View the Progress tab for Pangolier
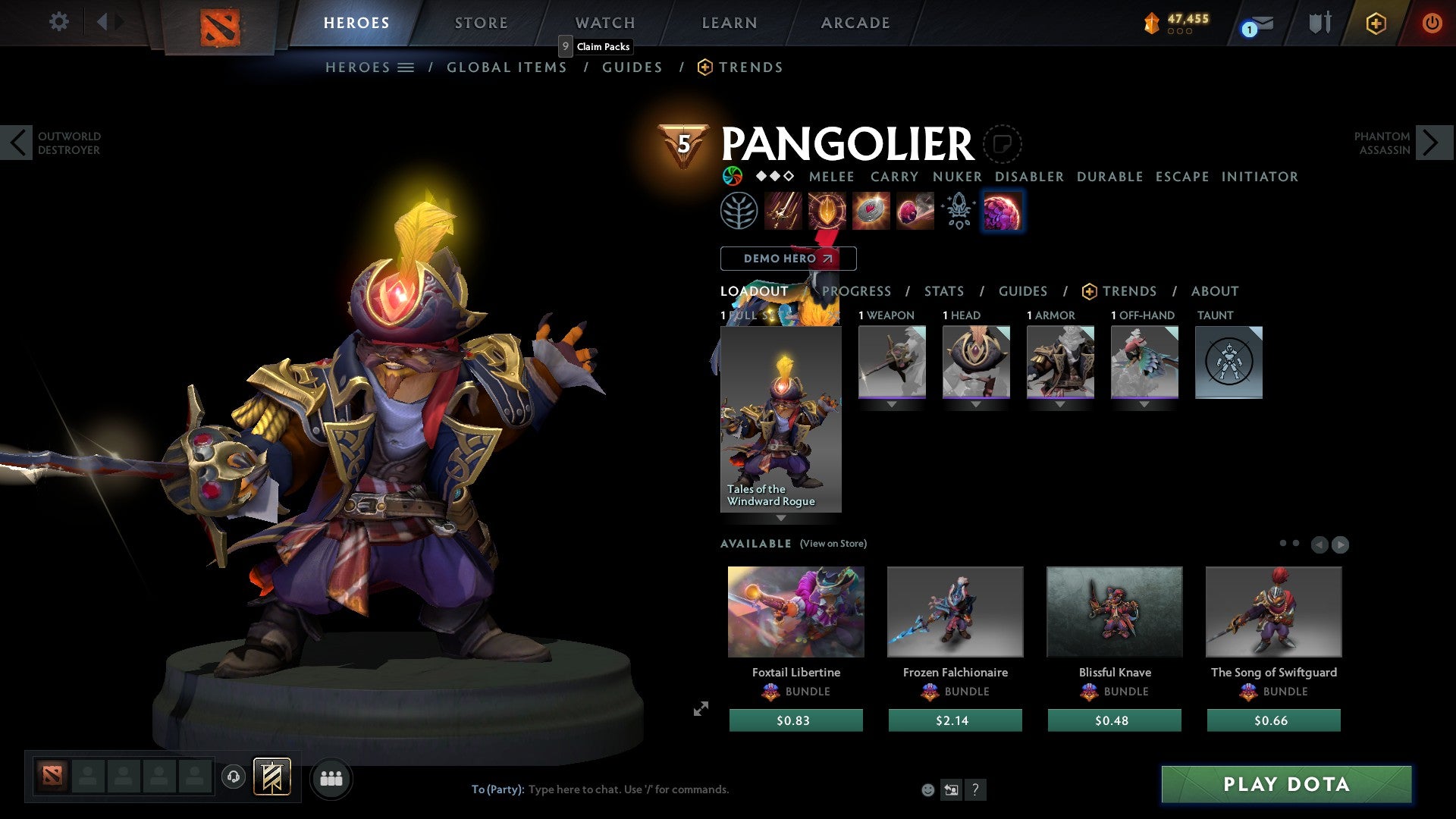The image size is (1456, 819). [856, 291]
